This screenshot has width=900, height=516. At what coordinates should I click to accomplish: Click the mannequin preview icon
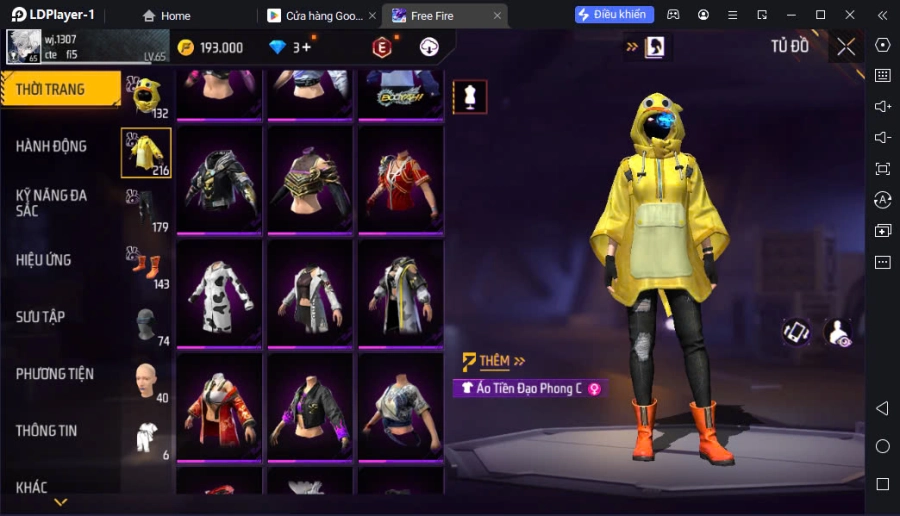point(470,96)
